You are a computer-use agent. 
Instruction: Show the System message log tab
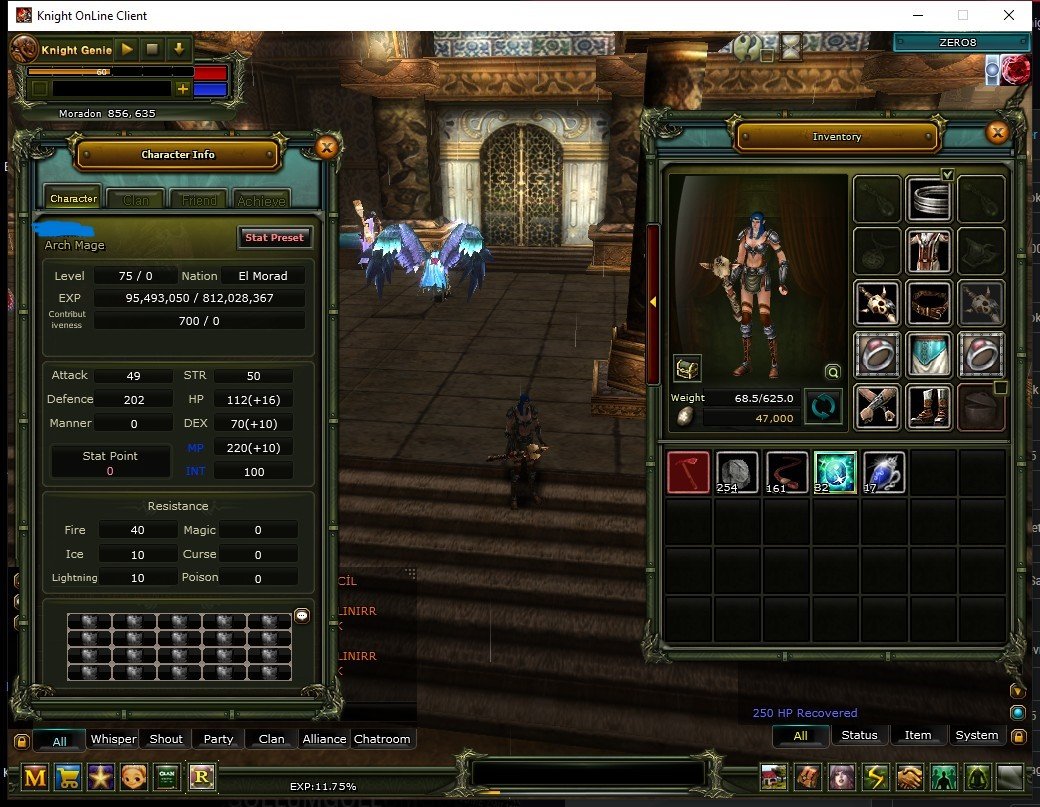tap(976, 735)
